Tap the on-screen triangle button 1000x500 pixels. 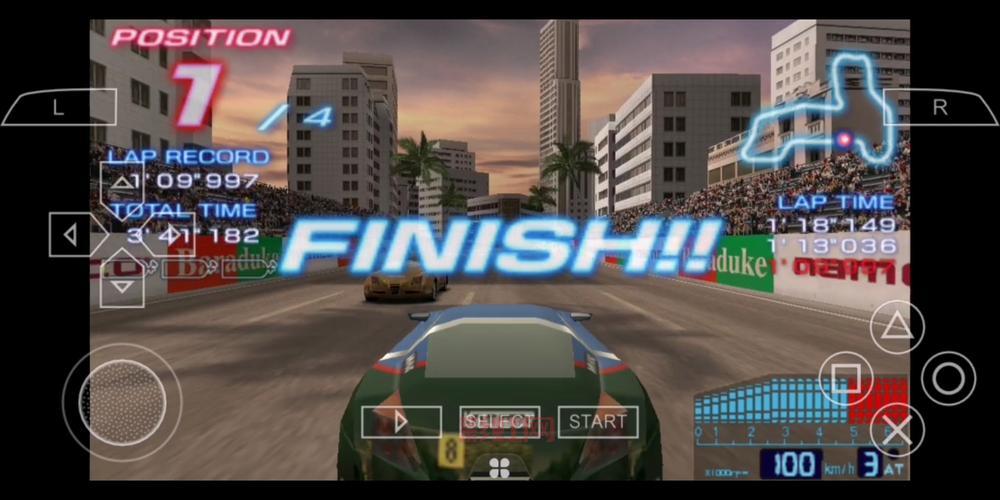pos(897,327)
